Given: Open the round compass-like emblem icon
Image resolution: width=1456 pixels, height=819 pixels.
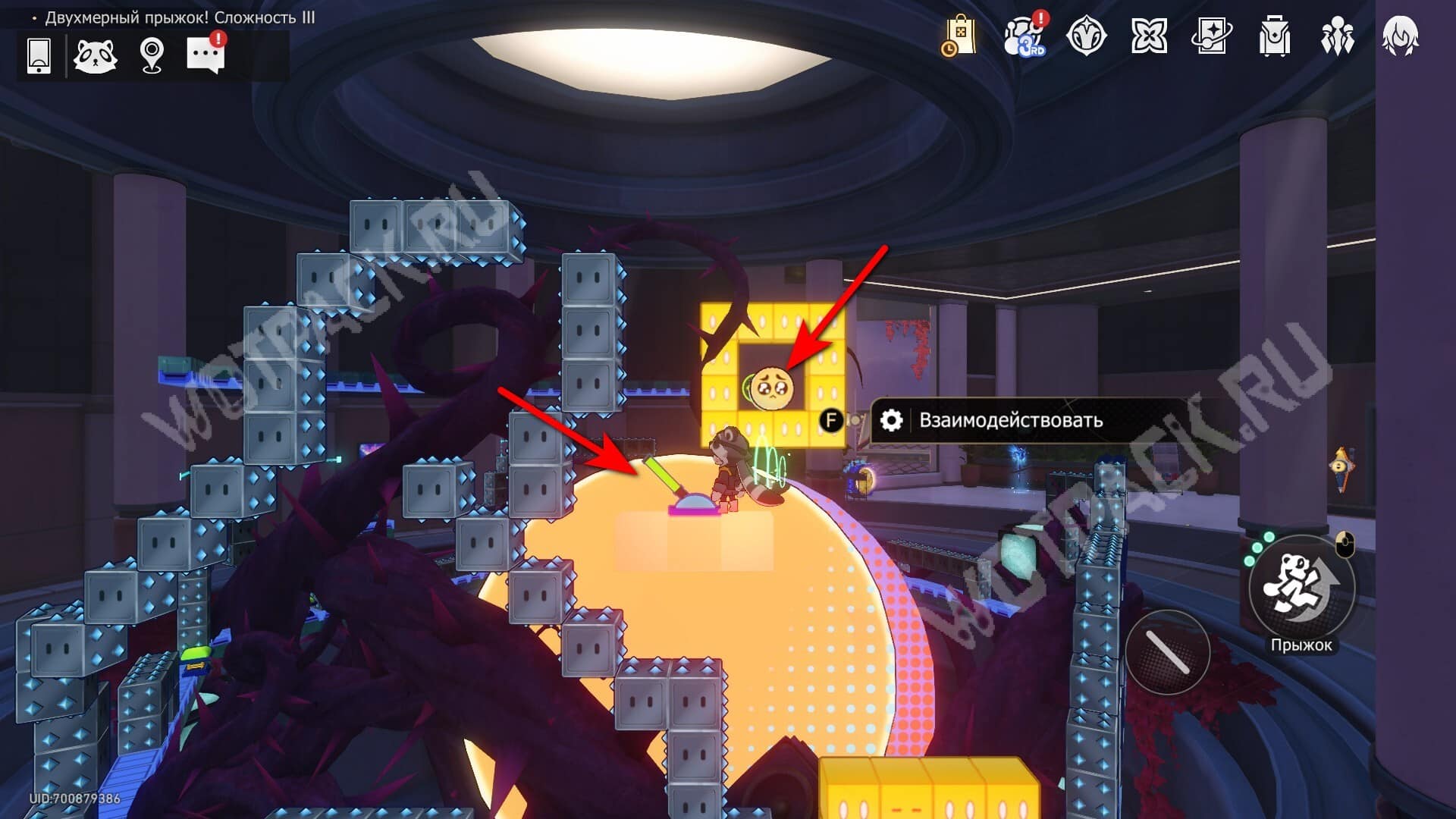Looking at the screenshot, I should (1086, 36).
